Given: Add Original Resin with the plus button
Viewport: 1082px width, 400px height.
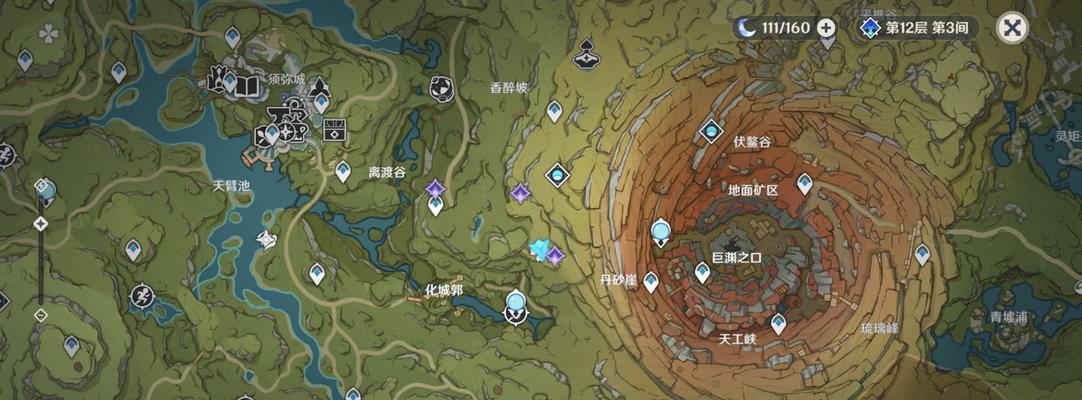Looking at the screenshot, I should (826, 28).
